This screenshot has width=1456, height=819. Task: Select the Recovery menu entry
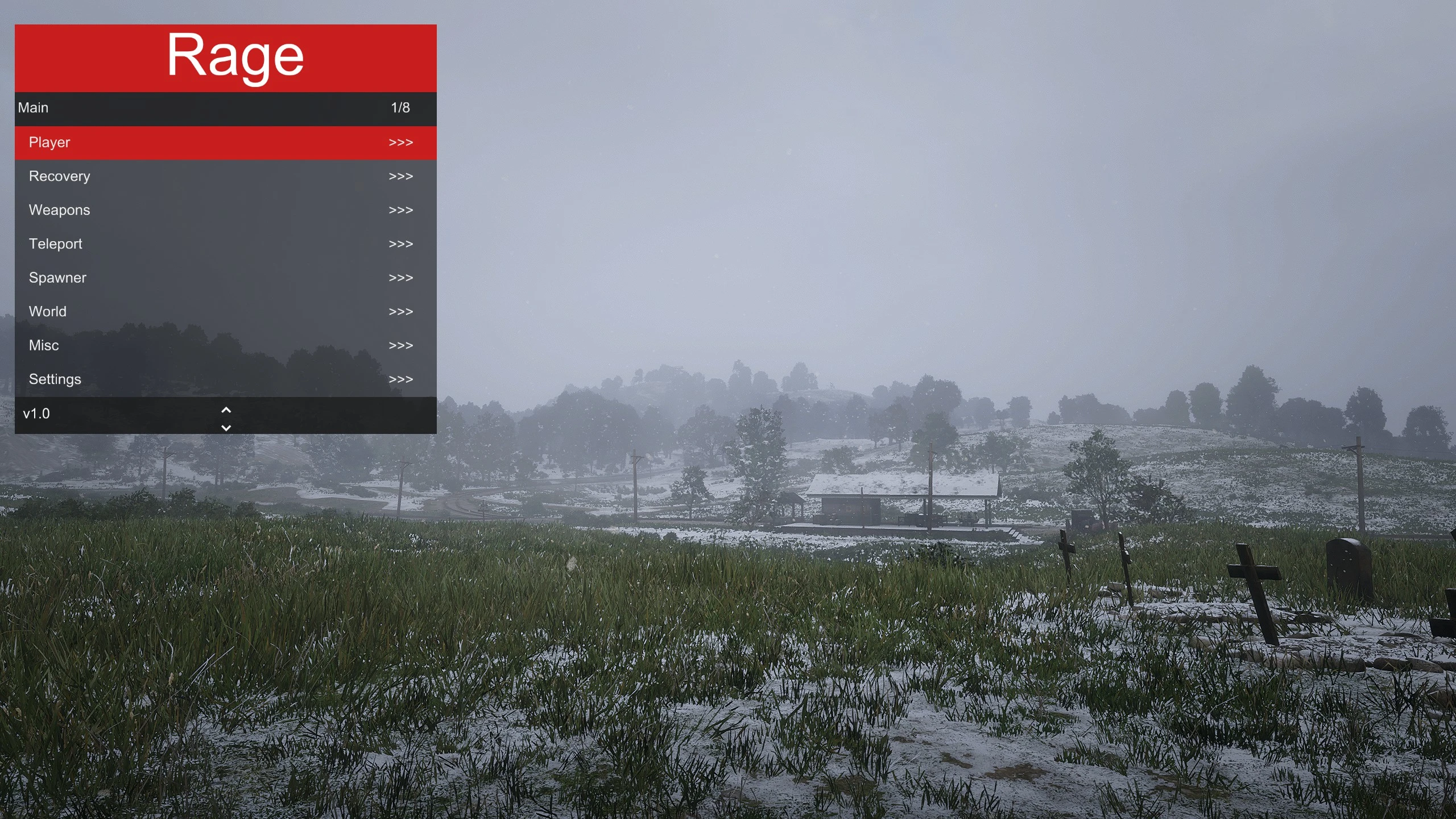coord(225,176)
